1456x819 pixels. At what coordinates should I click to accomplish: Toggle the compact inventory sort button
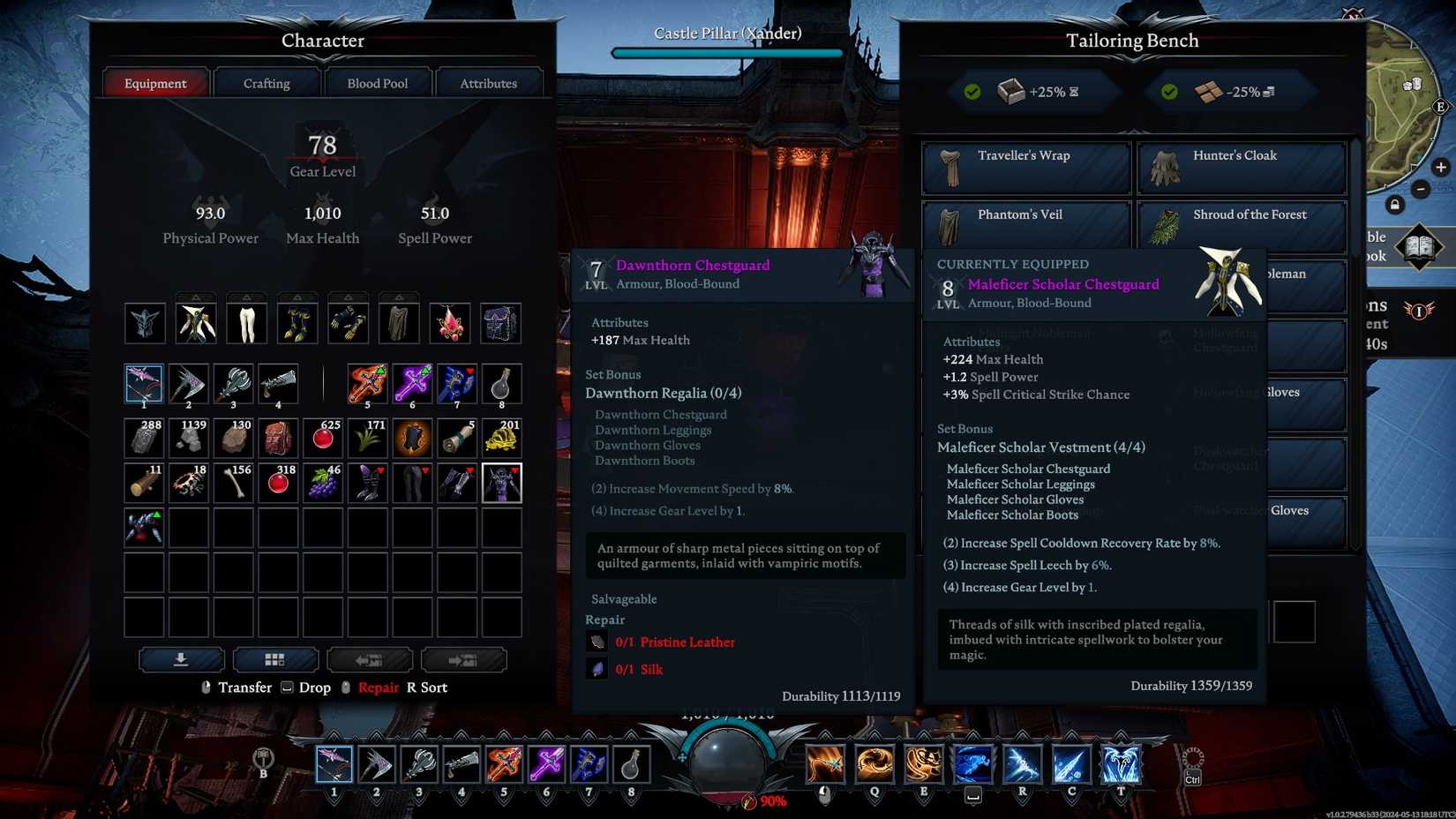click(x=275, y=659)
